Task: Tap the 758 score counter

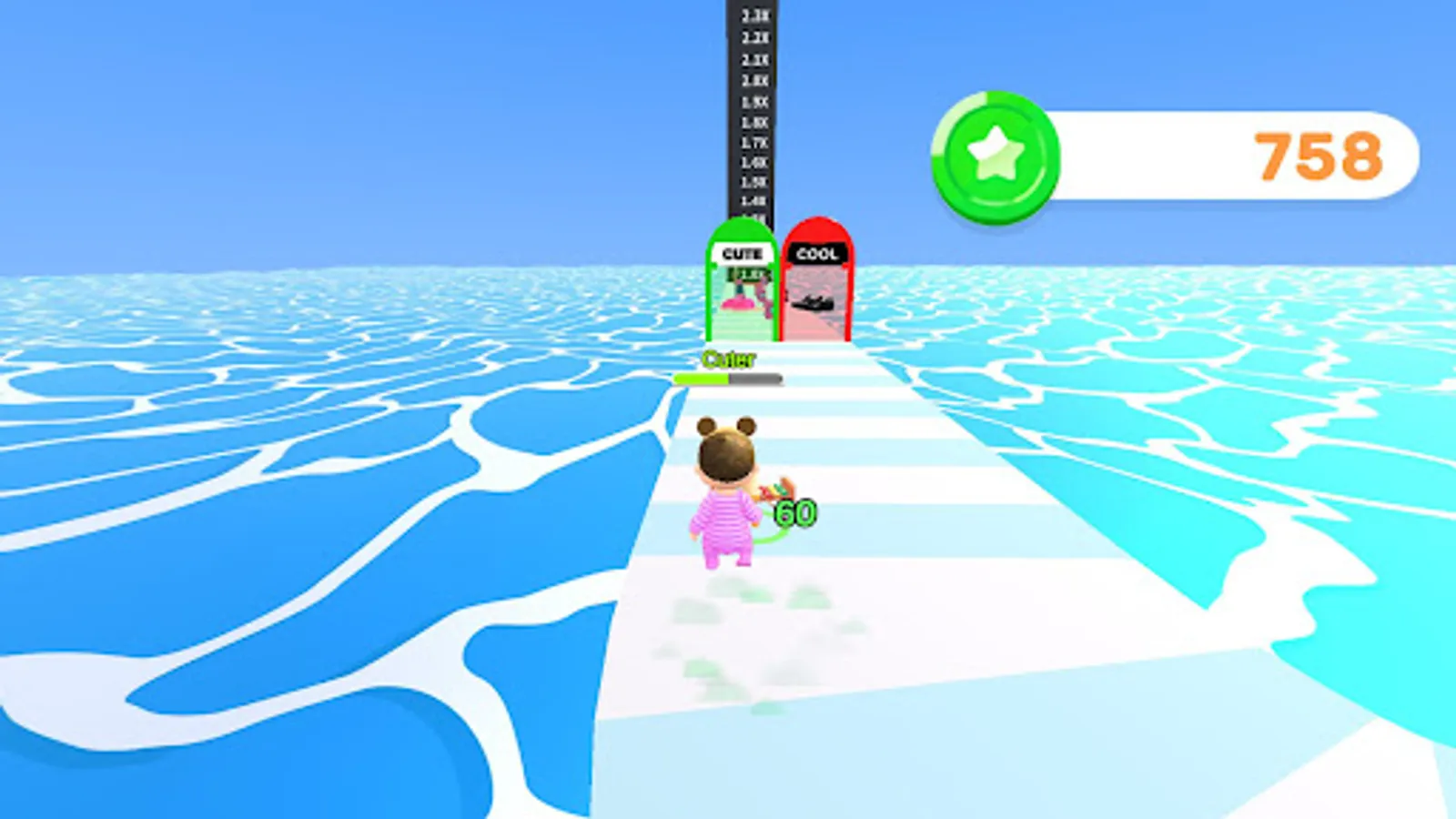Action: pos(1319,155)
